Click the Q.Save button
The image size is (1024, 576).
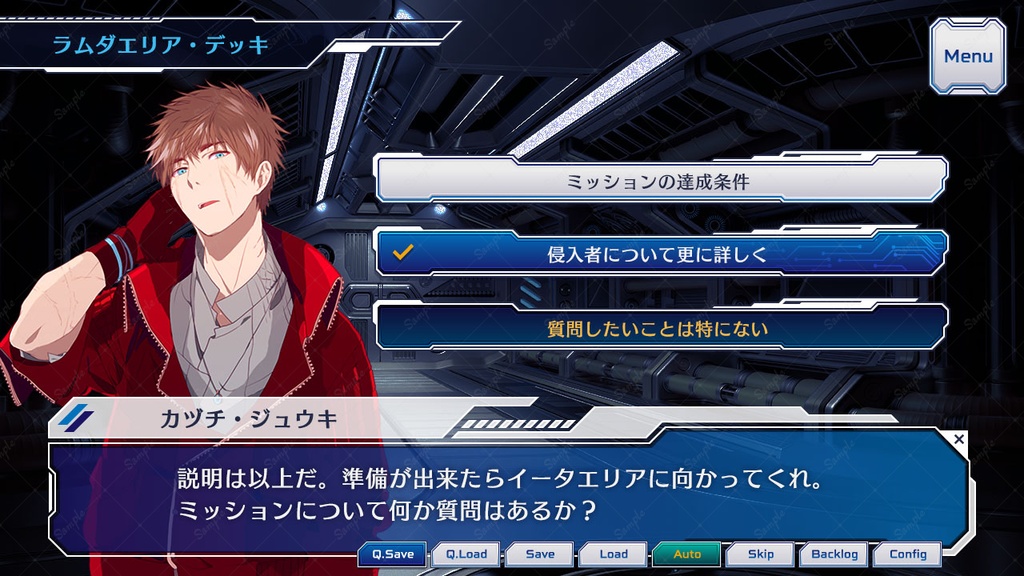tap(392, 554)
